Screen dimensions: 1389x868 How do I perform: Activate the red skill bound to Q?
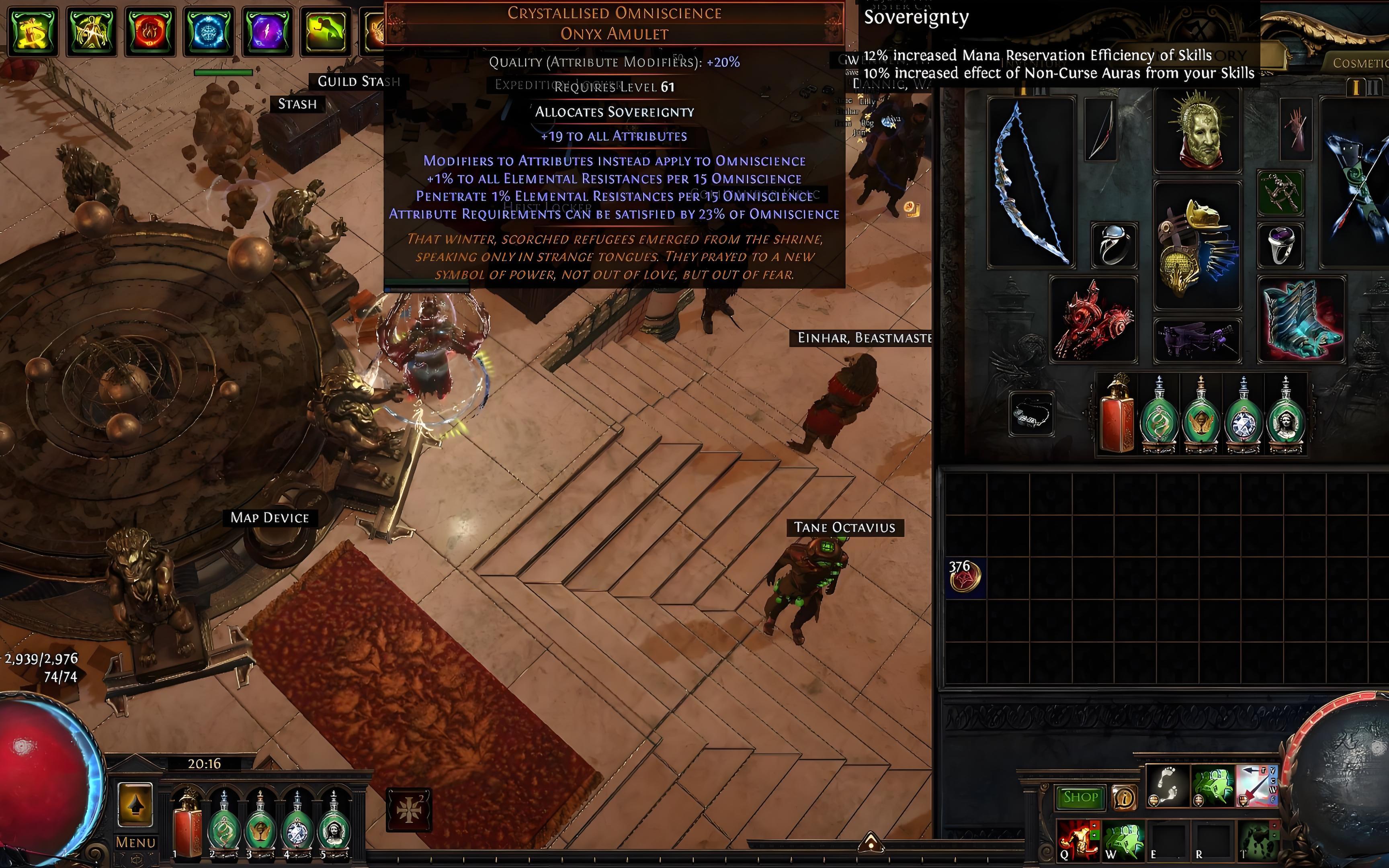tap(1078, 840)
